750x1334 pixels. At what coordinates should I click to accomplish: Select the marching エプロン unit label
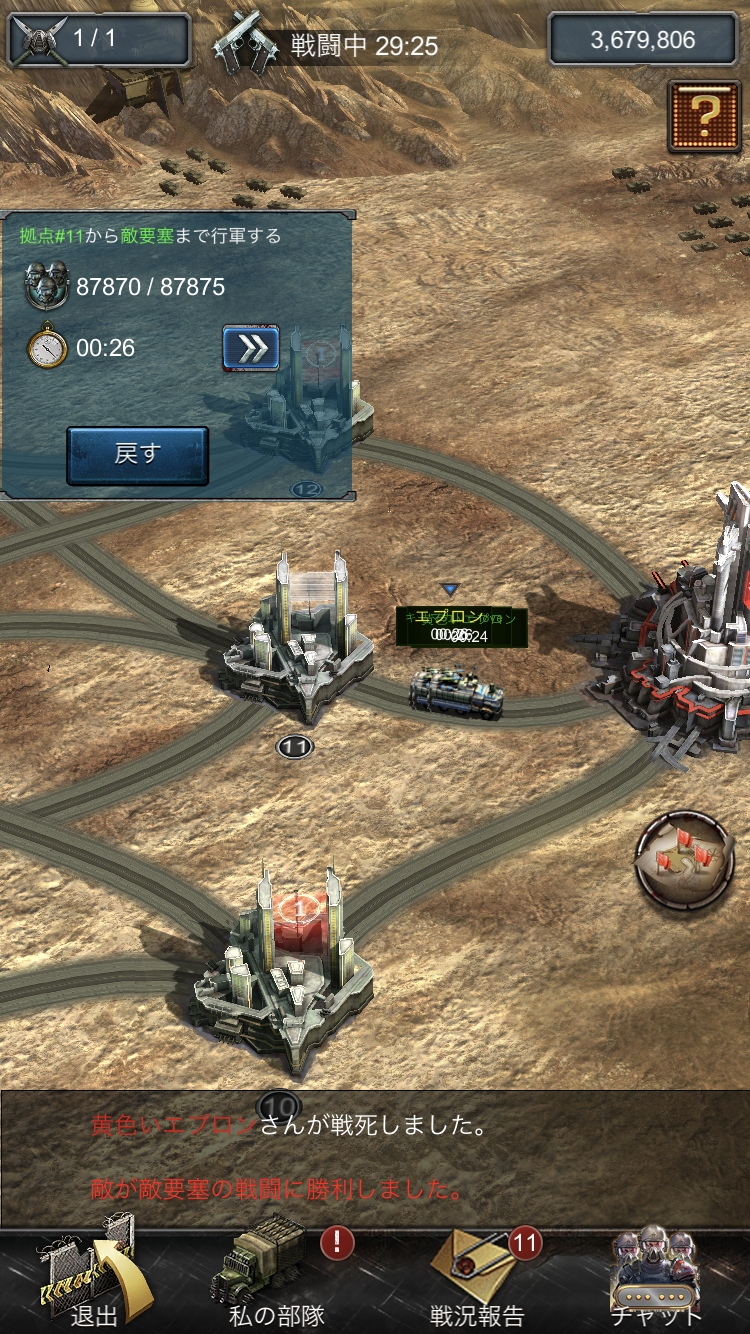[x=461, y=626]
